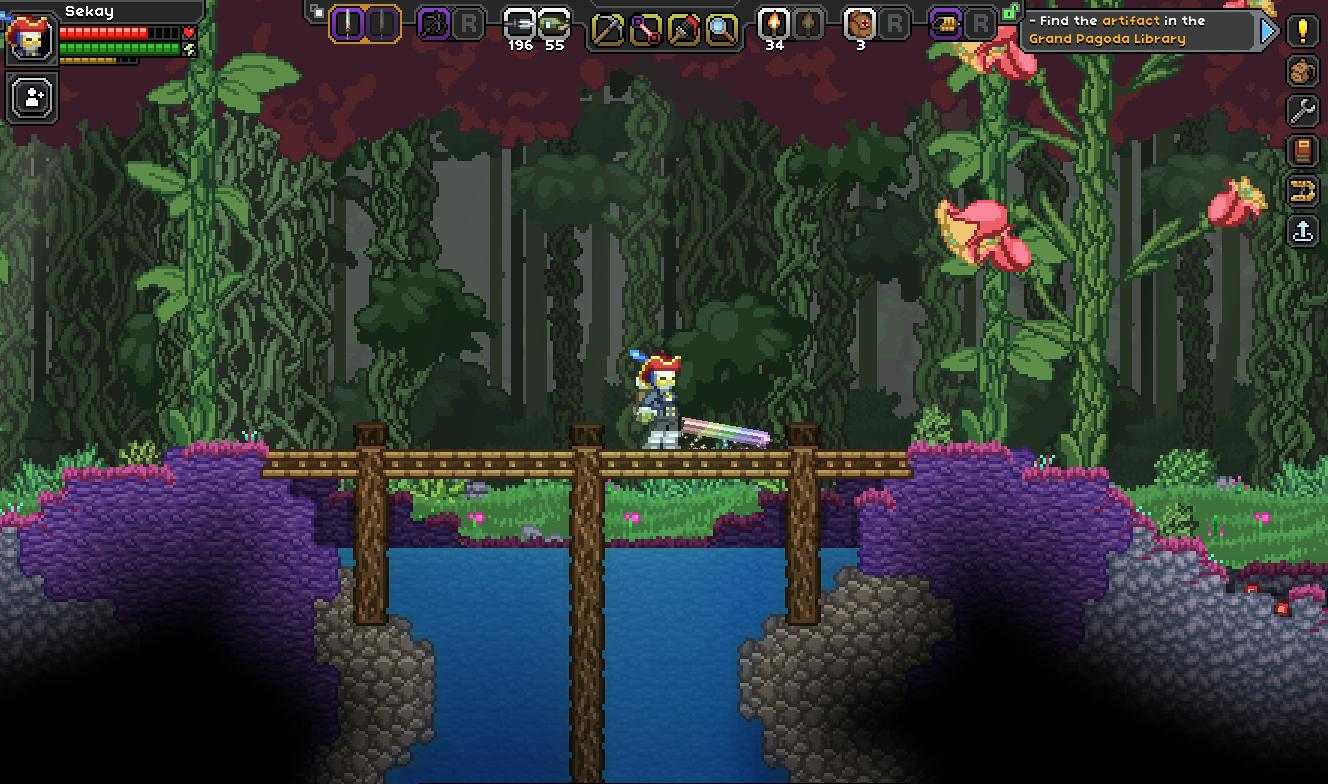Click Sekay's character portrait
Screen dimensions: 1328x784
[28, 37]
